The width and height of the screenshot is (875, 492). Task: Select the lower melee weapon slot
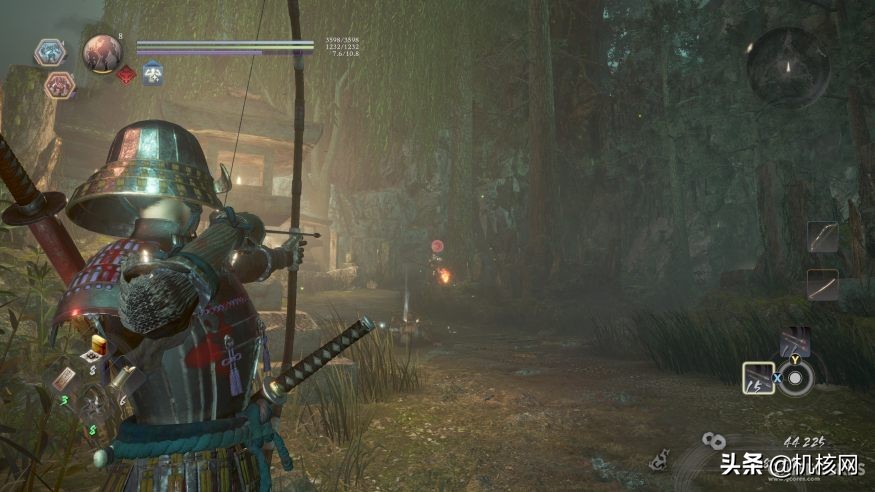pos(822,285)
